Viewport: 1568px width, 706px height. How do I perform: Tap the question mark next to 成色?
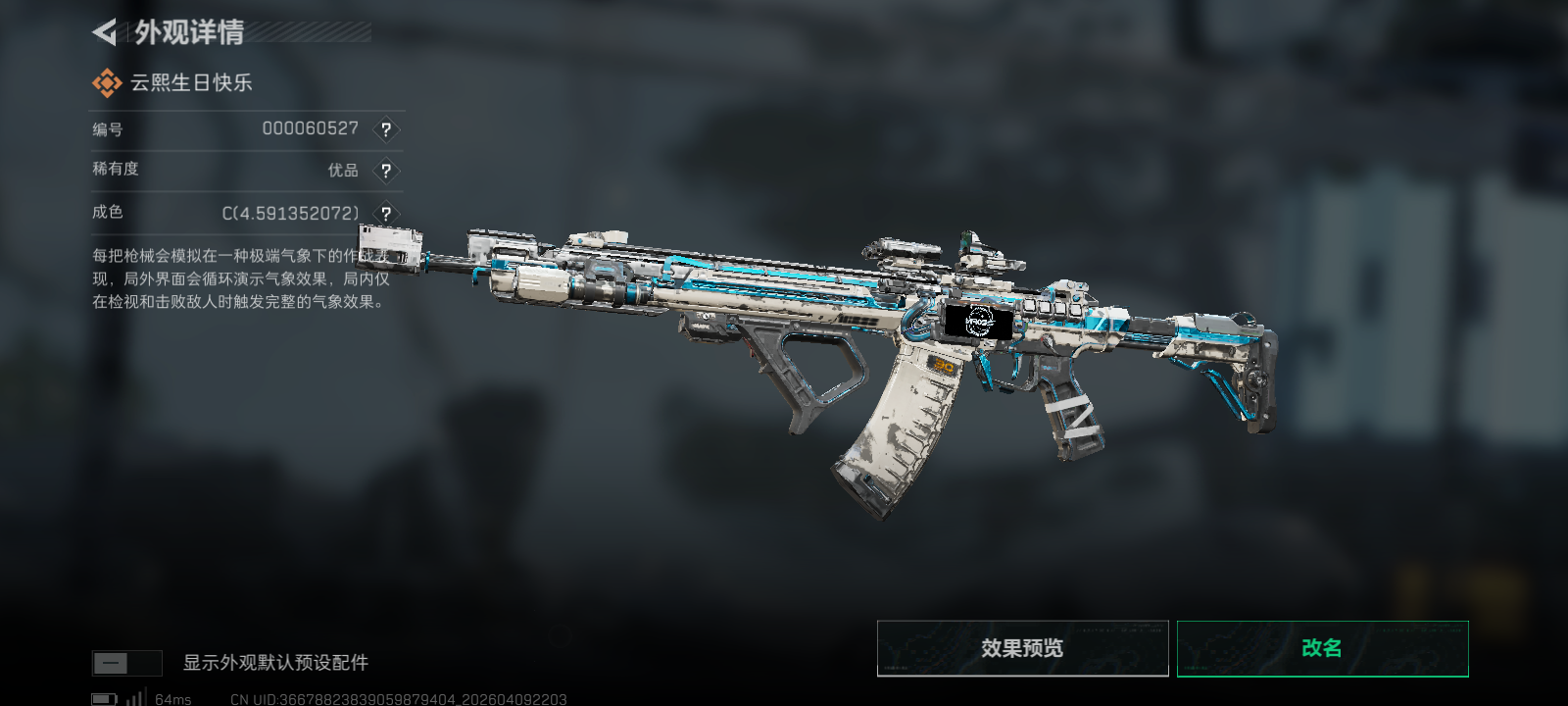tap(386, 214)
